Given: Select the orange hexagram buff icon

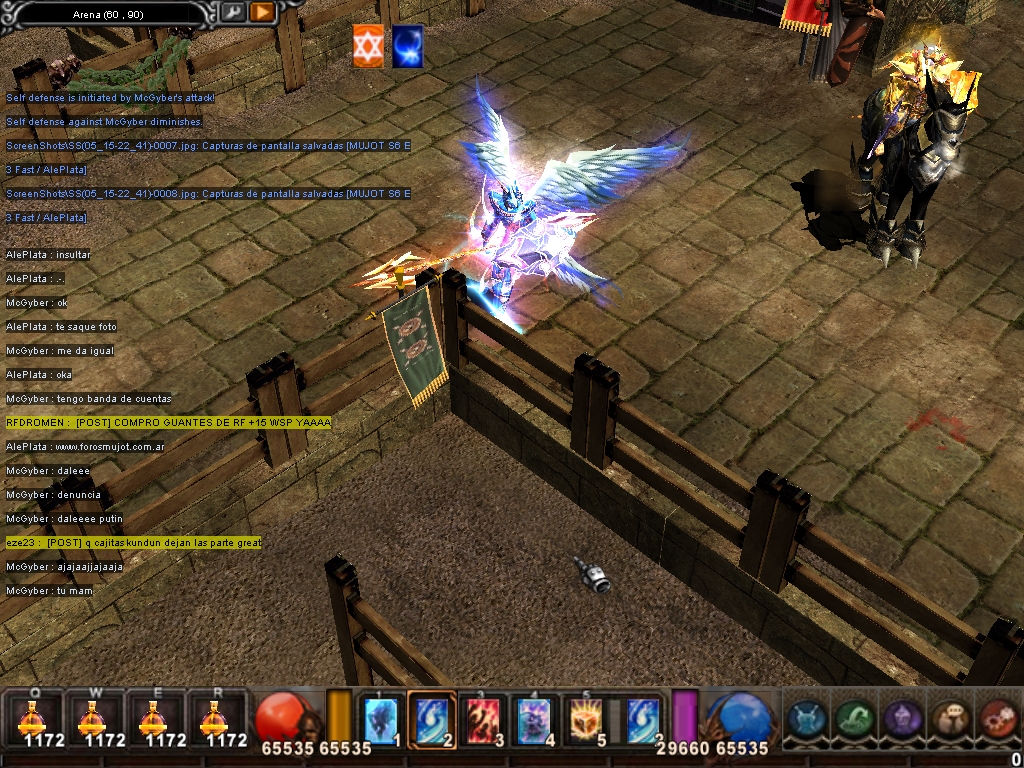Looking at the screenshot, I should (368, 46).
